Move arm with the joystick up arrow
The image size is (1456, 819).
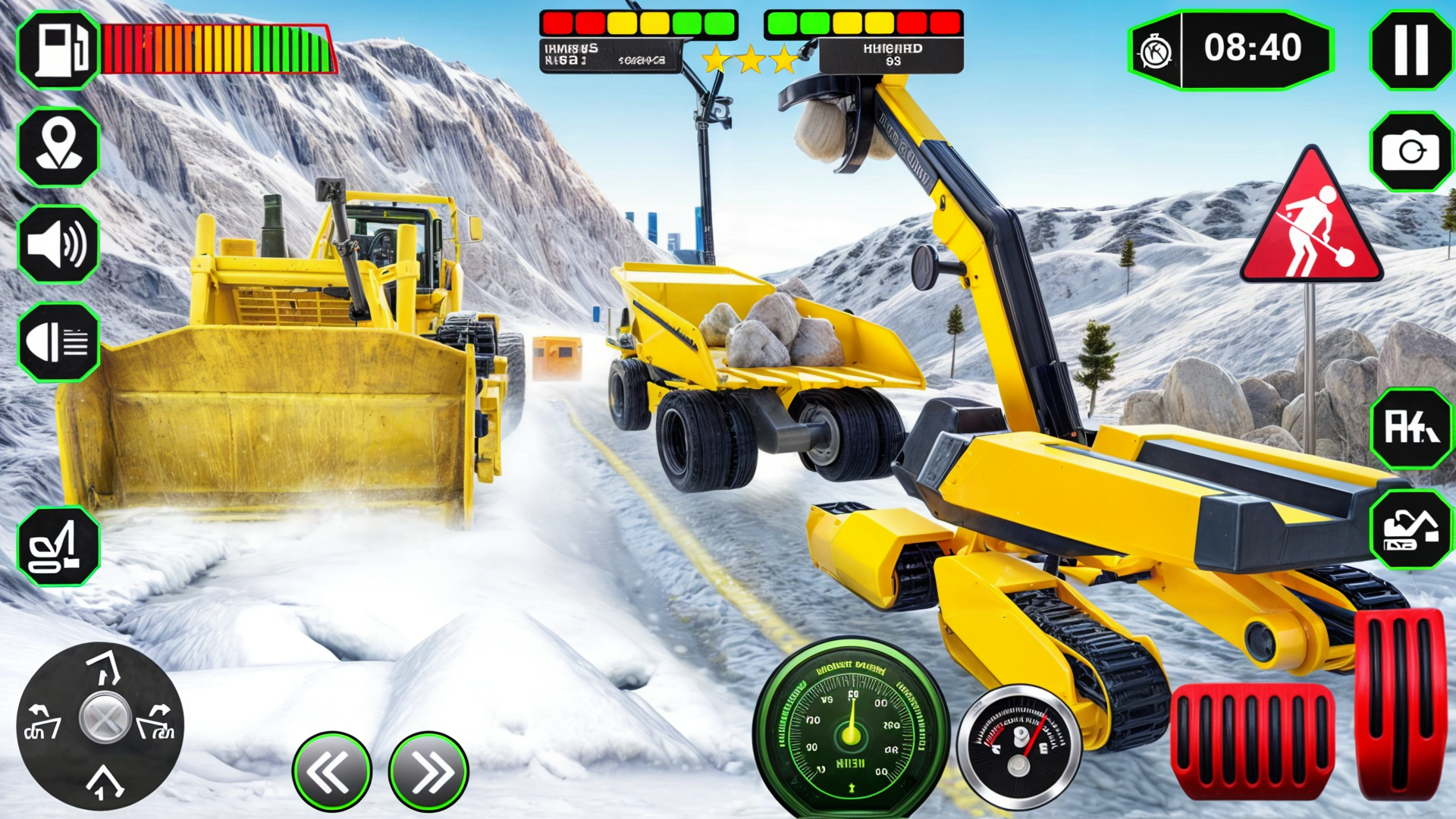tap(105, 666)
